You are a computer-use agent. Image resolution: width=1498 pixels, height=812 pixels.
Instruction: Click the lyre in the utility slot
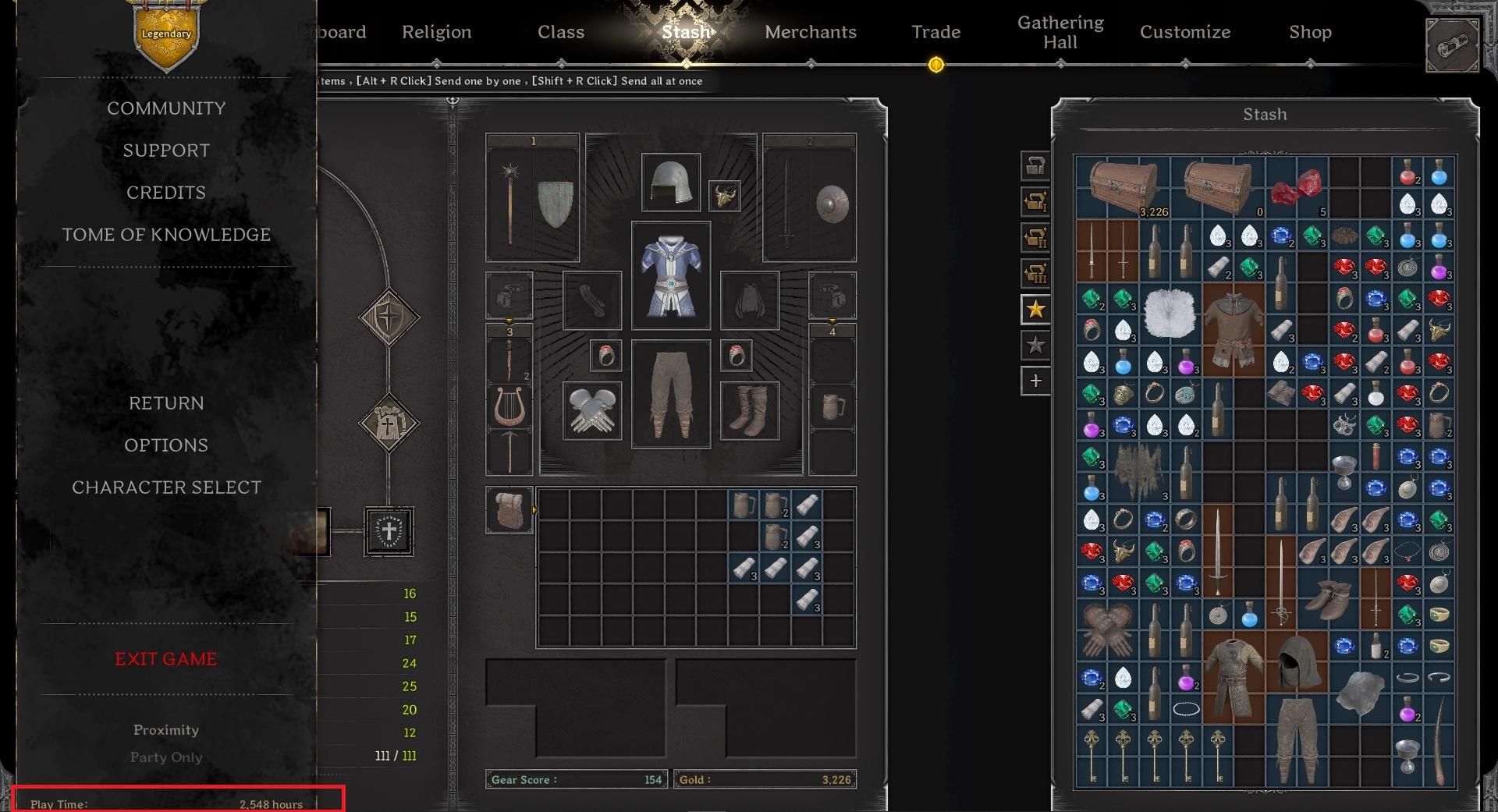(x=509, y=406)
